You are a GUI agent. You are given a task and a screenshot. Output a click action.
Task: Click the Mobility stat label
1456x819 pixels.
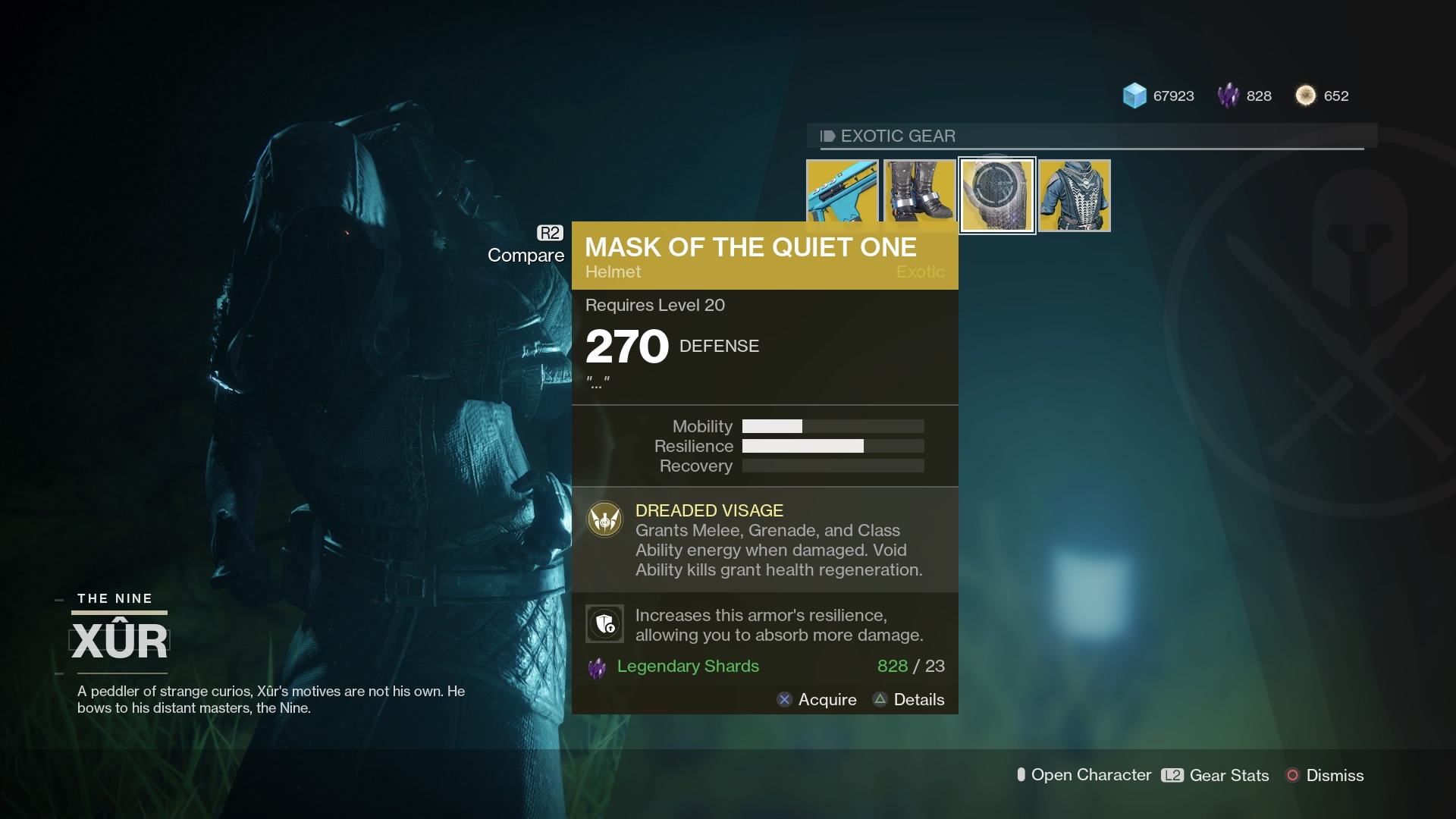(701, 426)
